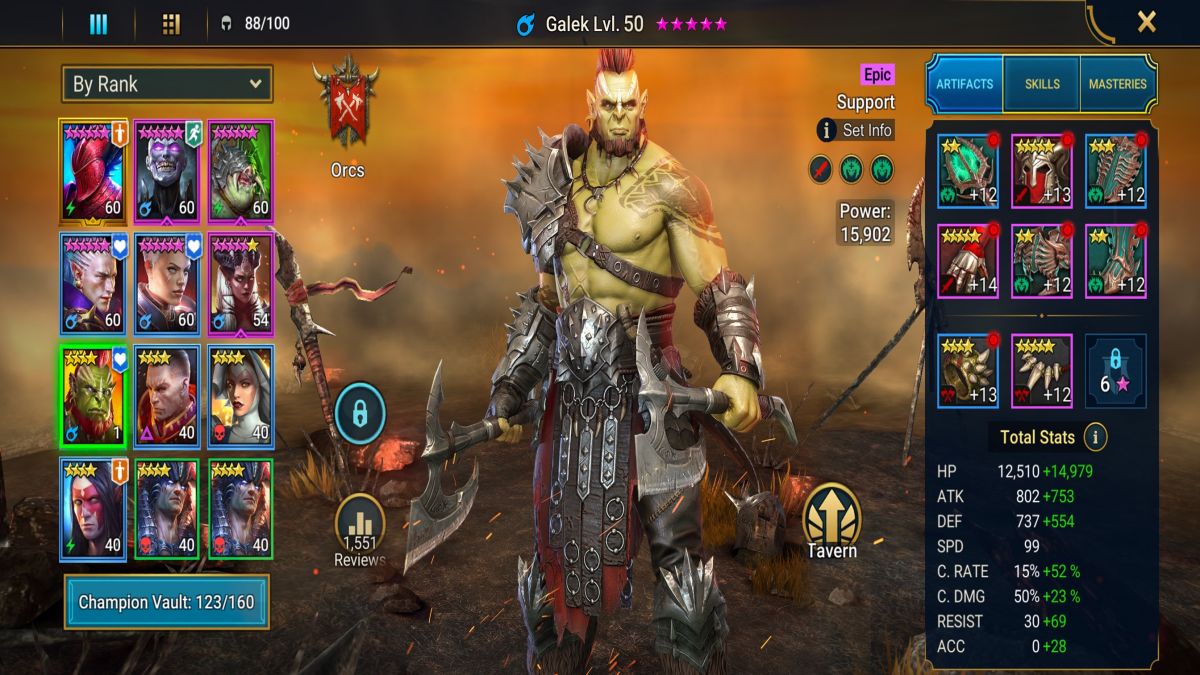The width and height of the screenshot is (1200, 675).
Task: Go to the Tavern
Action: (x=831, y=520)
